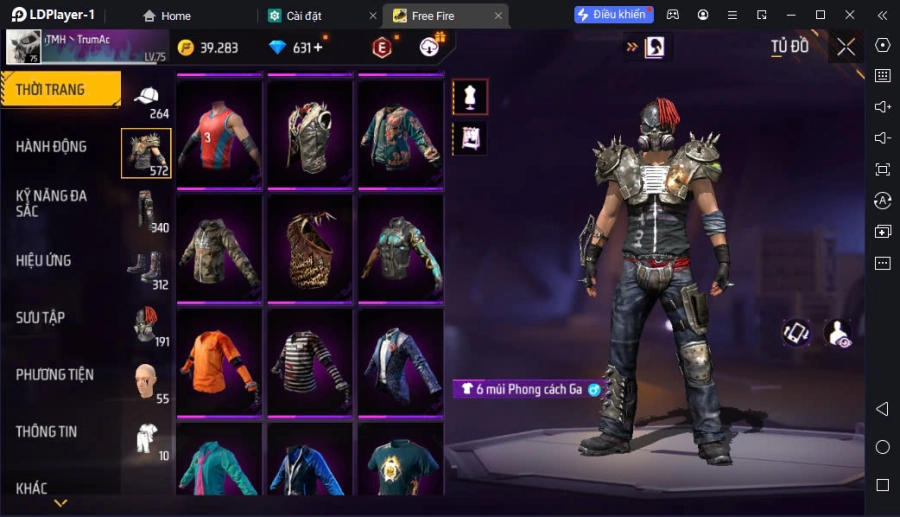The image size is (900, 517).
Task: Close the wardrobe with the X button
Action: [x=846, y=47]
